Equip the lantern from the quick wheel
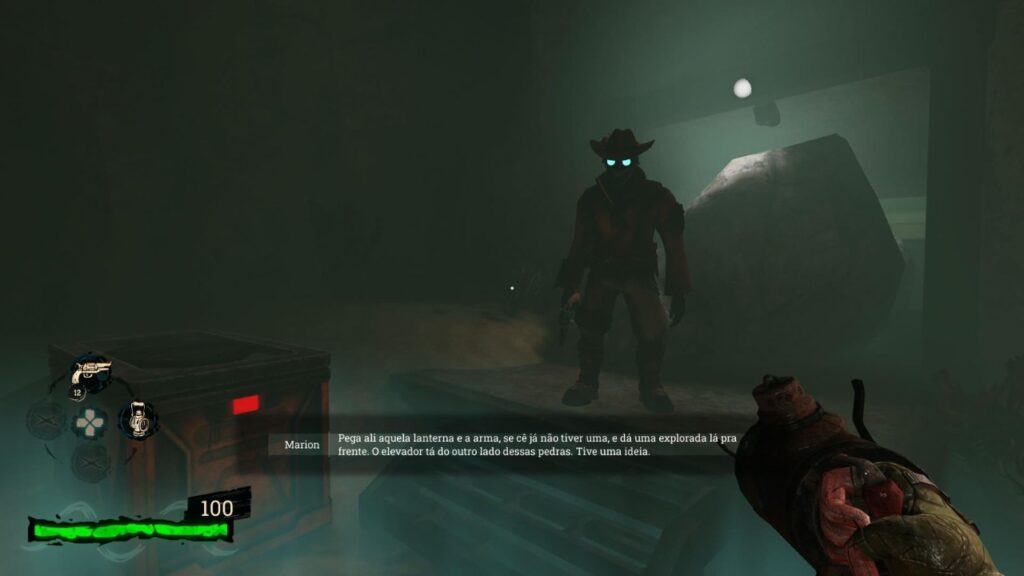Screen dimensions: 1024x576 pyautogui.click(x=136, y=420)
